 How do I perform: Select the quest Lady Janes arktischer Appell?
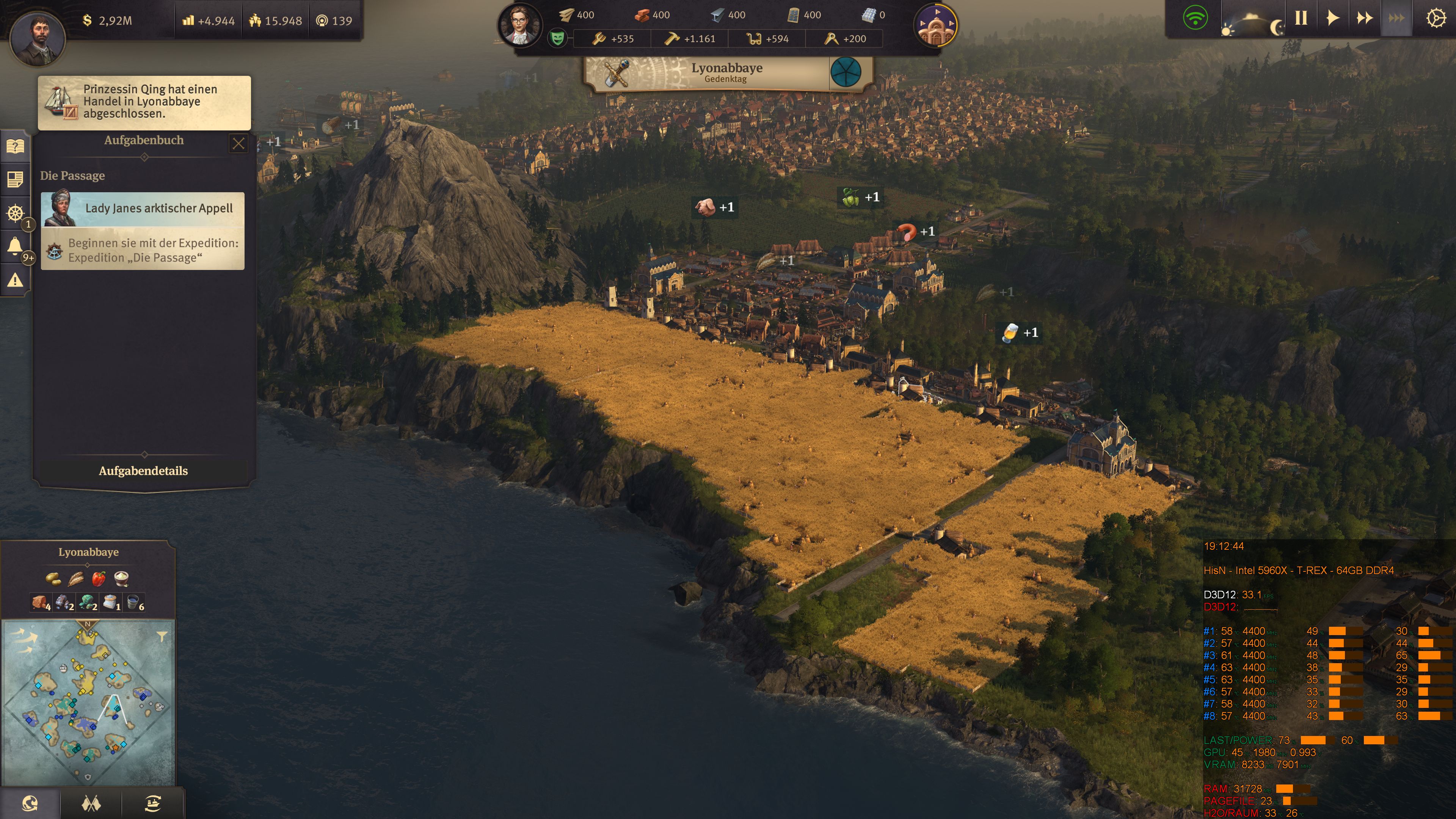(143, 209)
